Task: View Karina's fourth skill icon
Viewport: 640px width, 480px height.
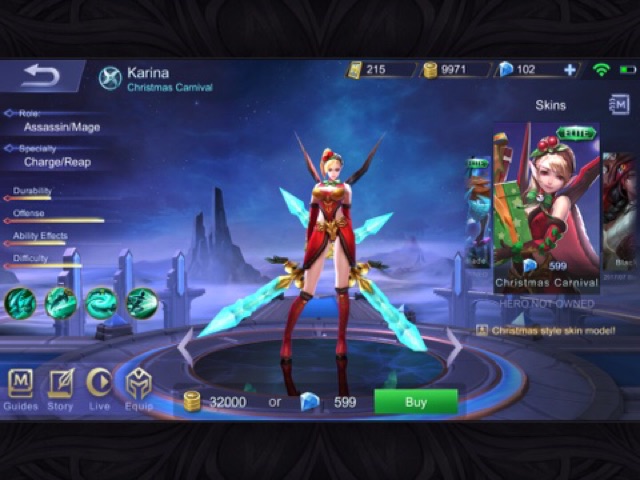Action: [x=142, y=302]
